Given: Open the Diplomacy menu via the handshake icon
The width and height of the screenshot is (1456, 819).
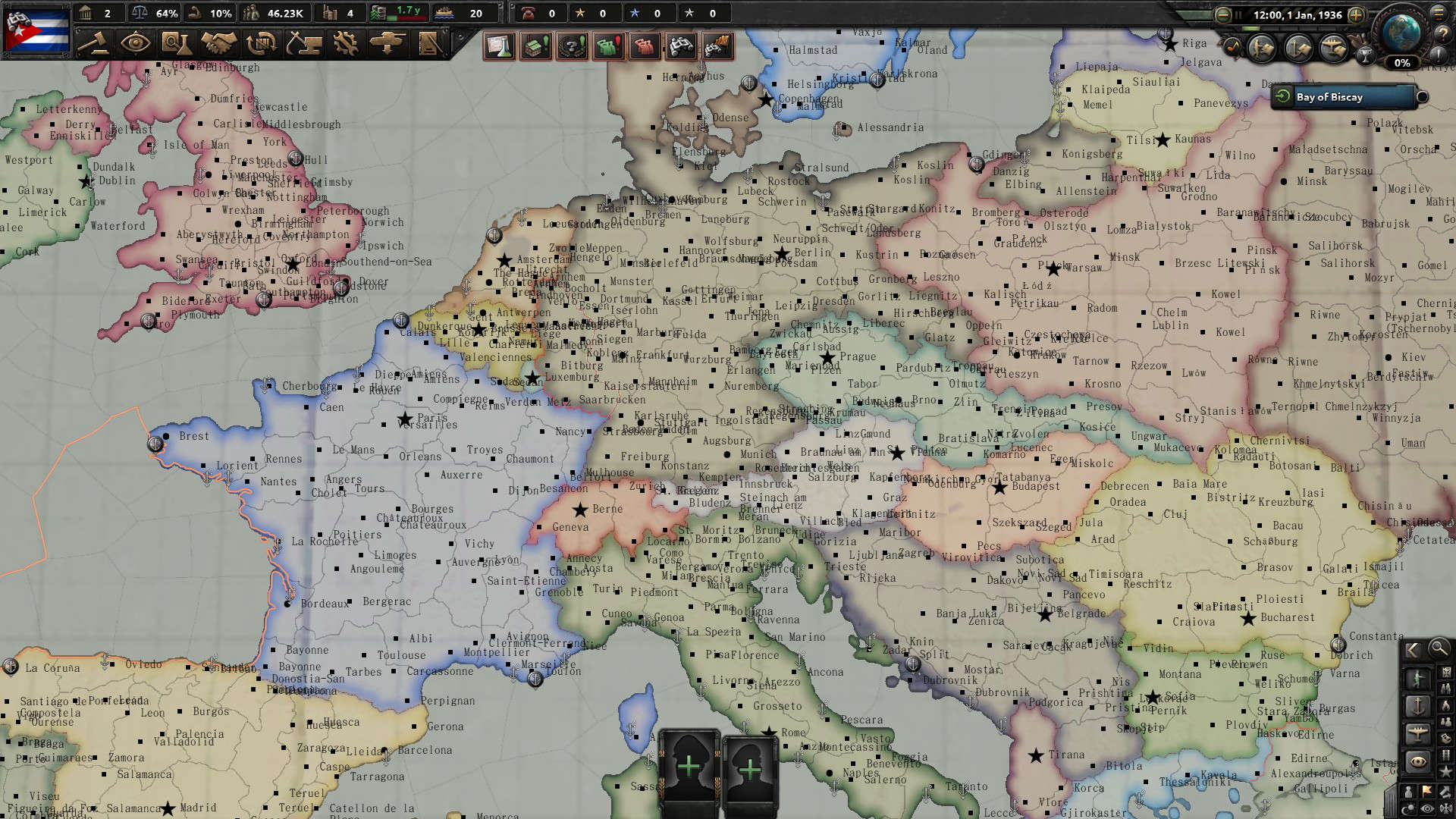Looking at the screenshot, I should 220,44.
